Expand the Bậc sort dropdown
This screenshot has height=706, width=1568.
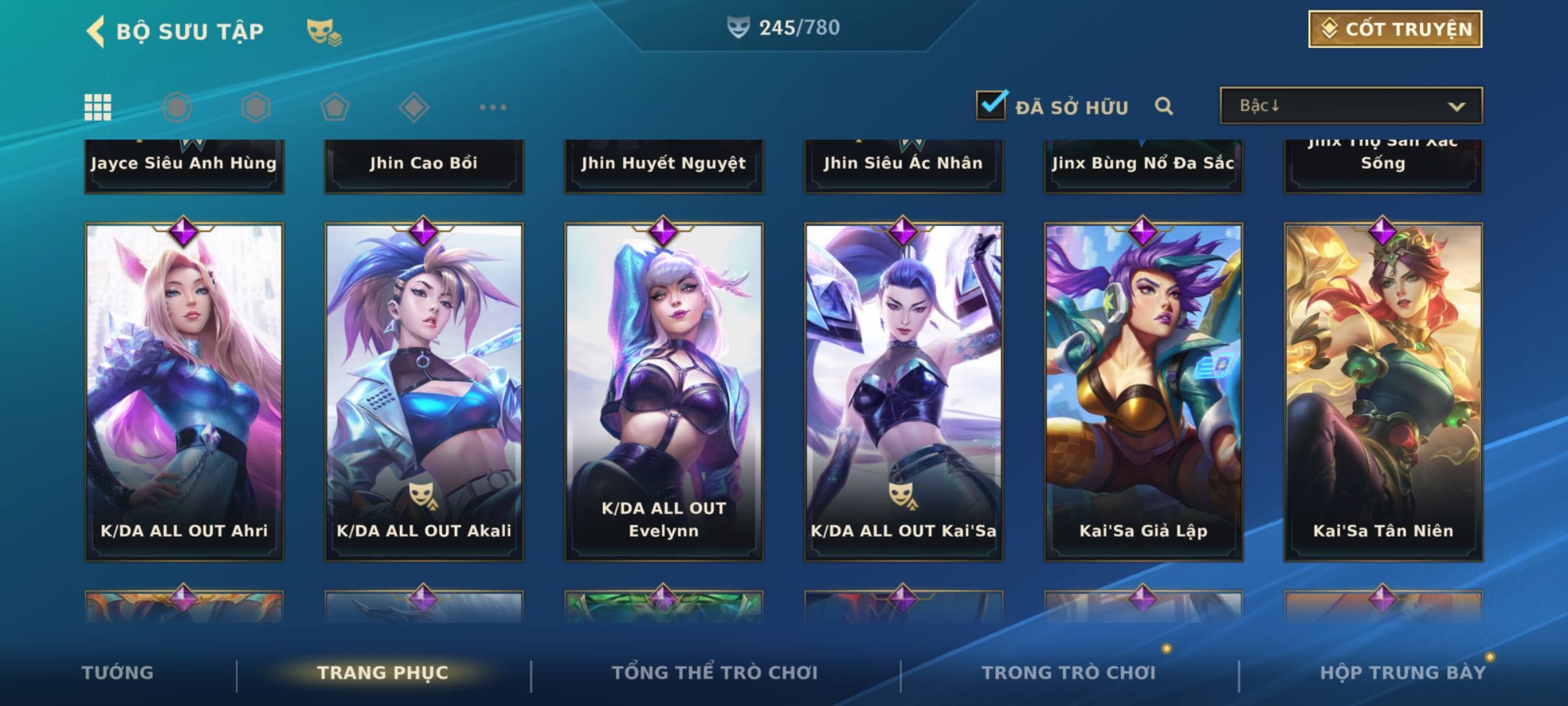(x=1350, y=106)
